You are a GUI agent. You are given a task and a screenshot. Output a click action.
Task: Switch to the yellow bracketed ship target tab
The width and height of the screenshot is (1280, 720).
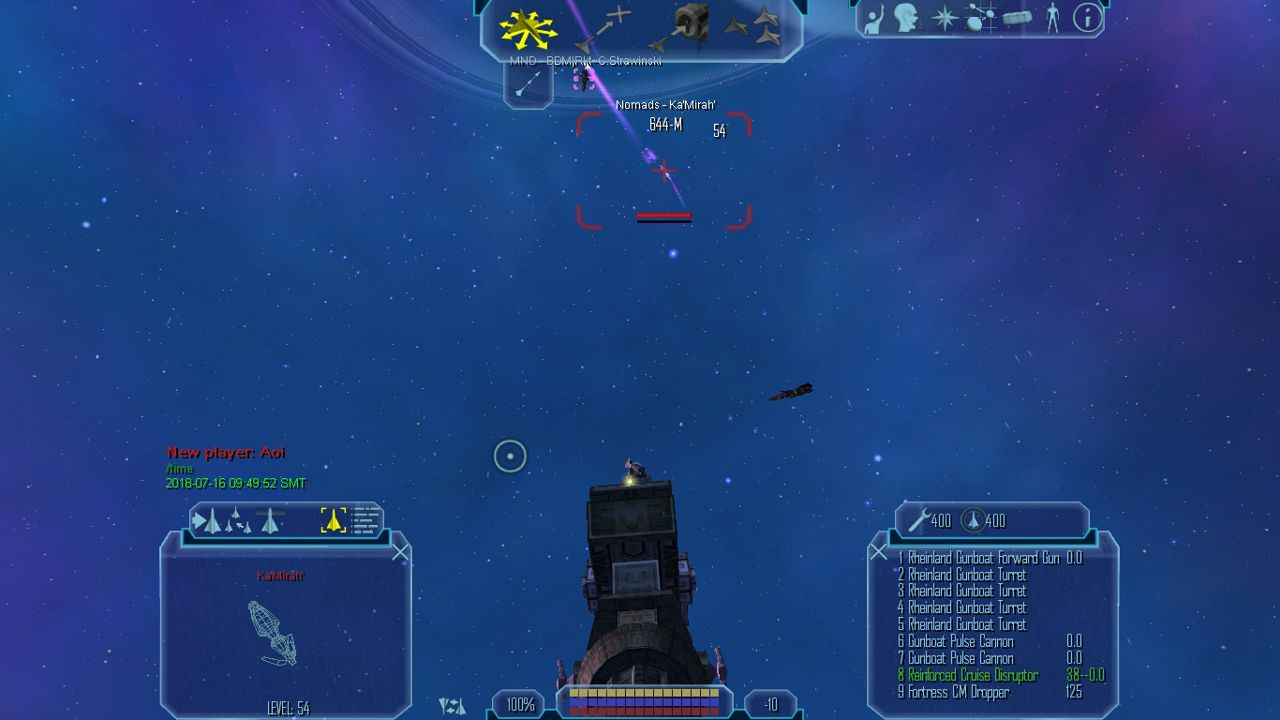[x=333, y=520]
